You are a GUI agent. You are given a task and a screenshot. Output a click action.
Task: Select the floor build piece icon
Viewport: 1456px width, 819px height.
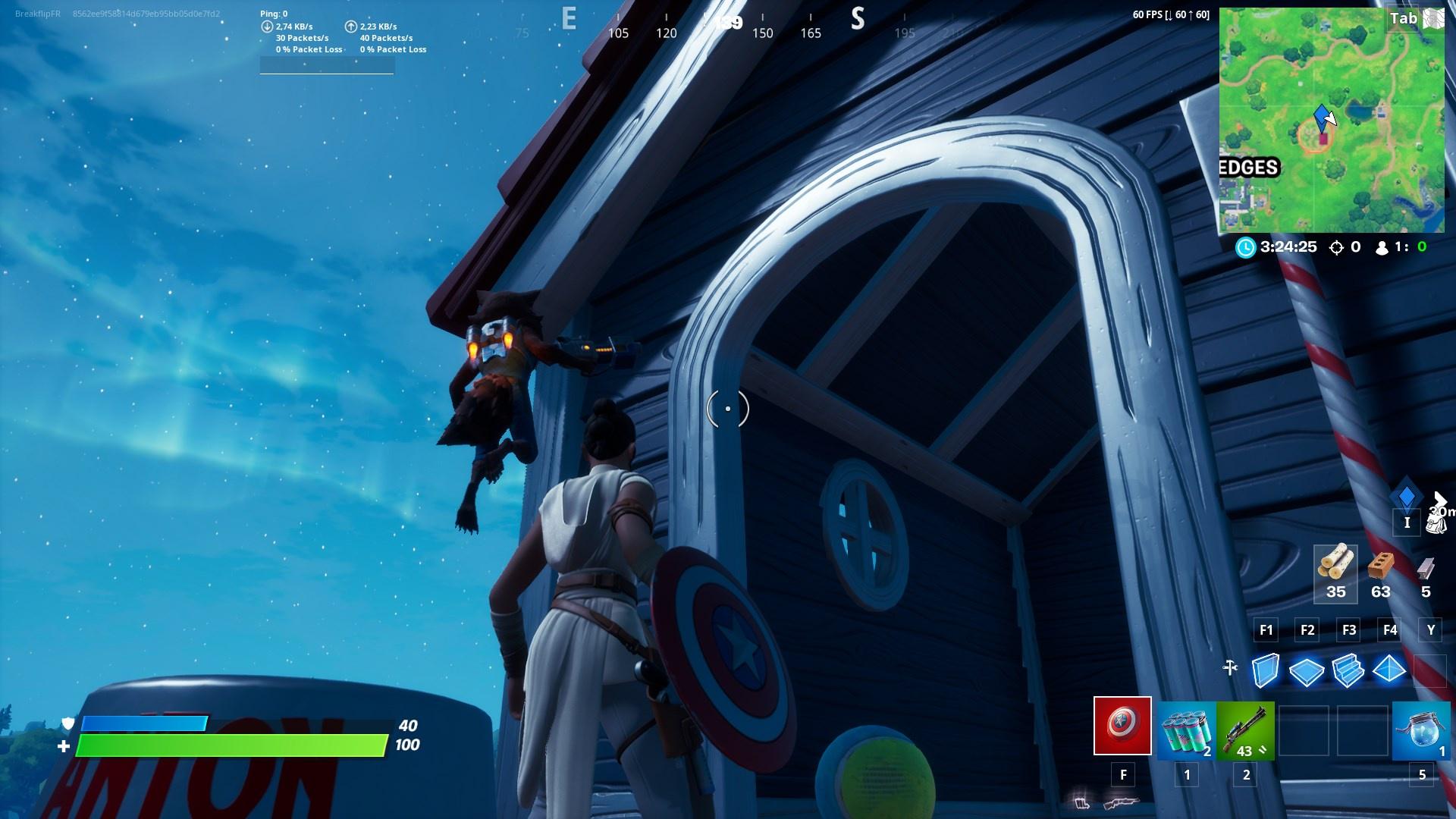[1307, 670]
